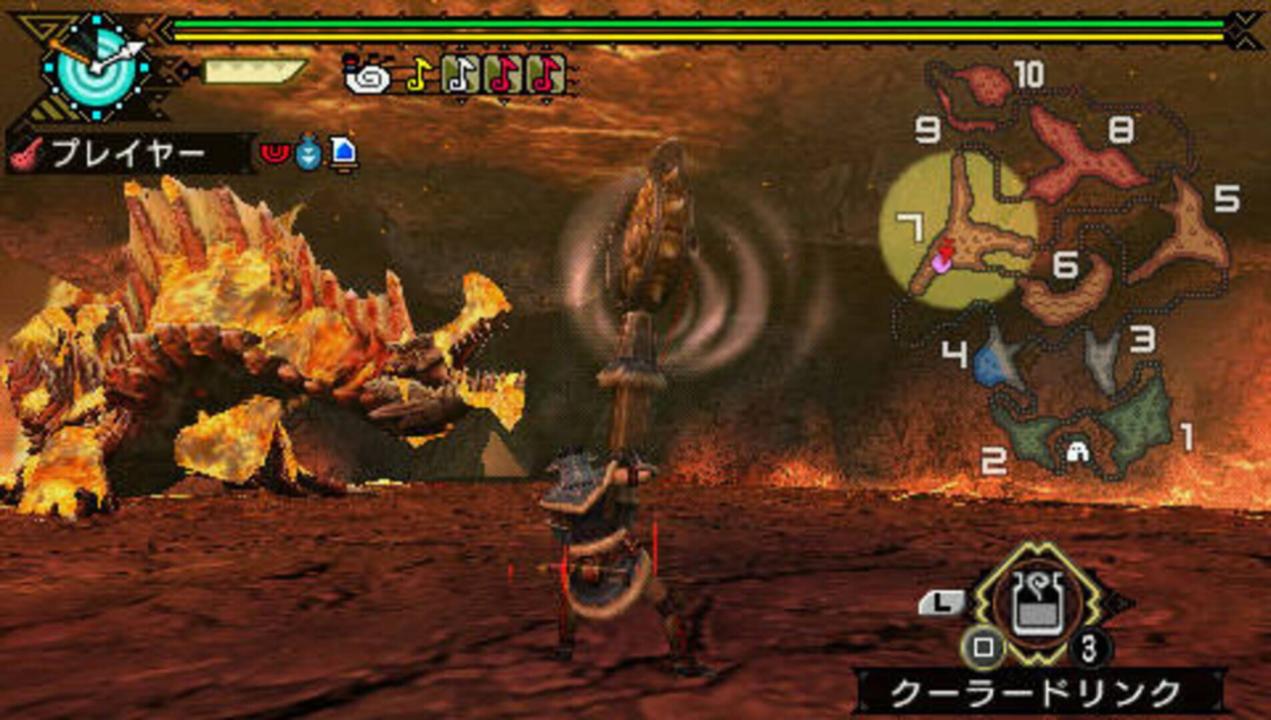Select the white music note
Image resolution: width=1271 pixels, height=720 pixels.
[x=459, y=75]
